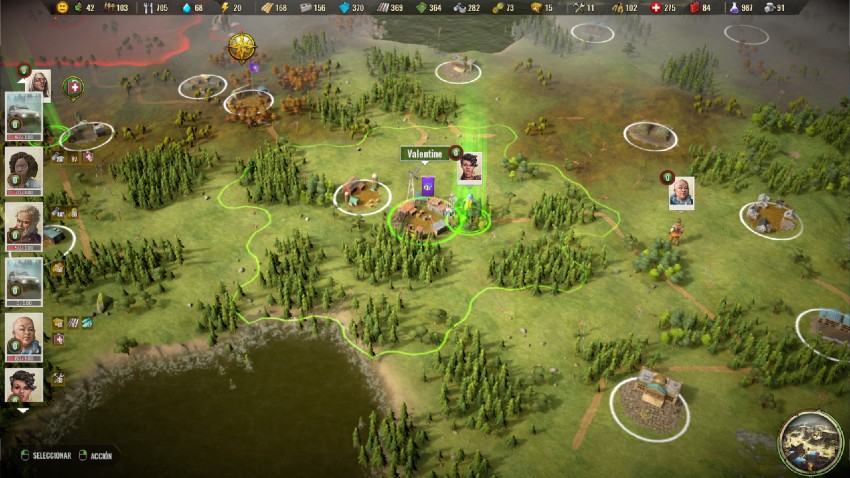
Task: Click the purple flask science resource icon
Action: 733,7
